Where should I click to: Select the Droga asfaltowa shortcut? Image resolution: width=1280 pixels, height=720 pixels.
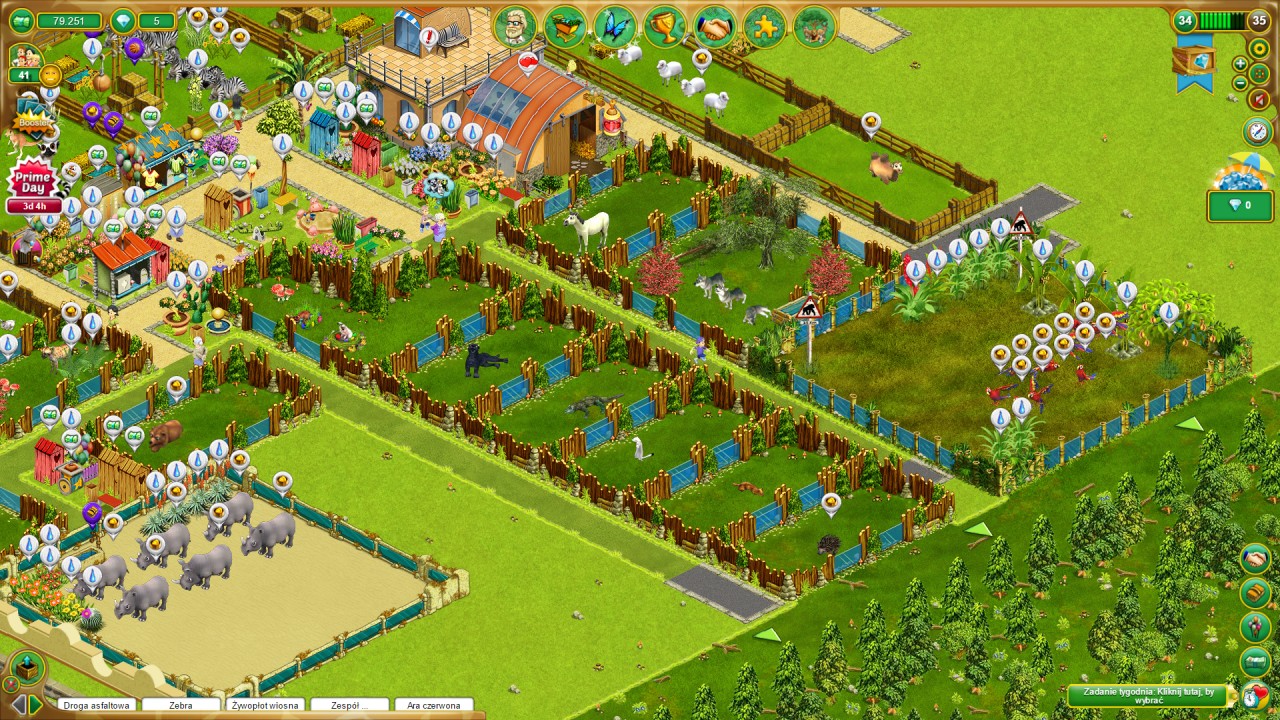96,705
